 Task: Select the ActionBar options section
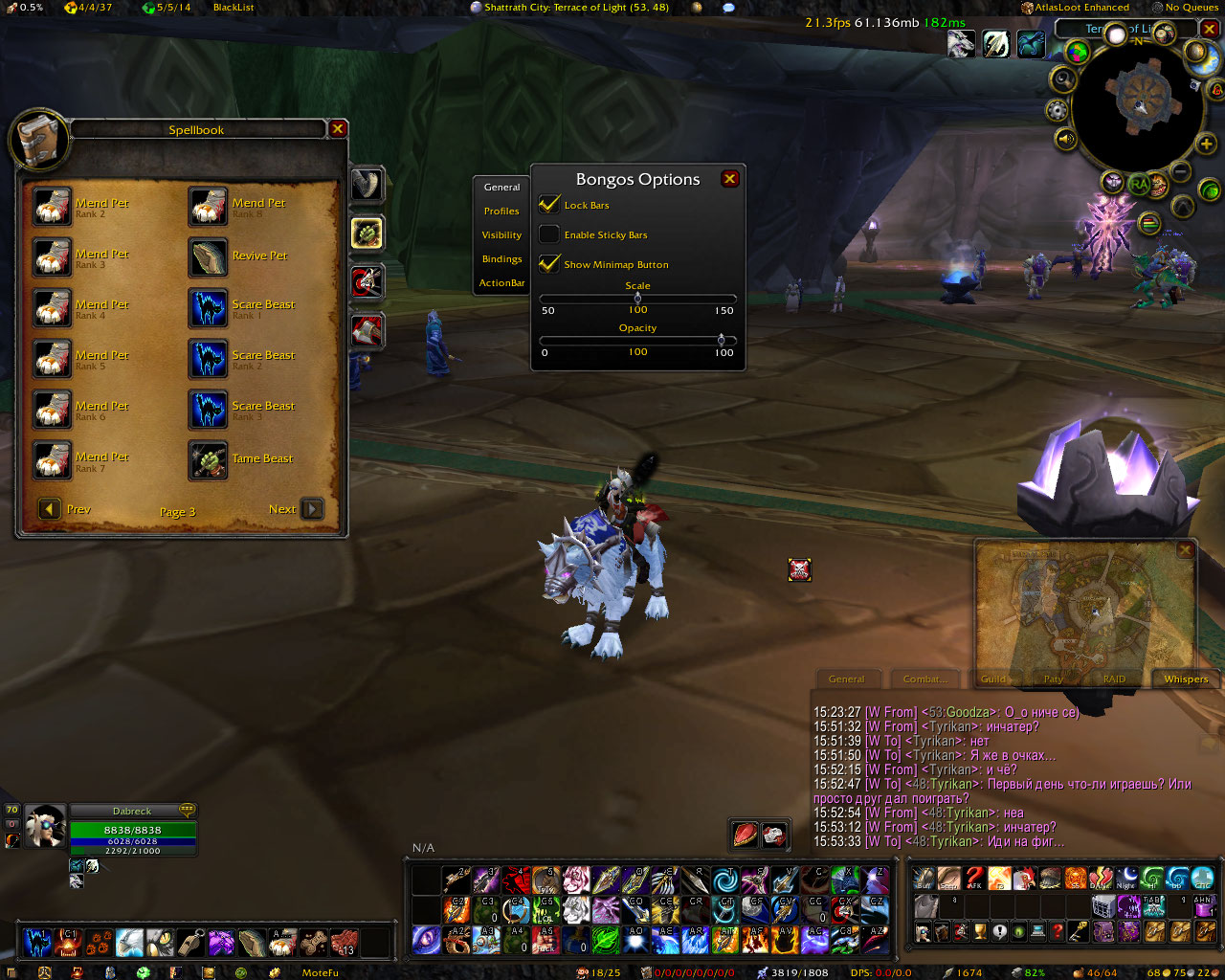coord(501,283)
